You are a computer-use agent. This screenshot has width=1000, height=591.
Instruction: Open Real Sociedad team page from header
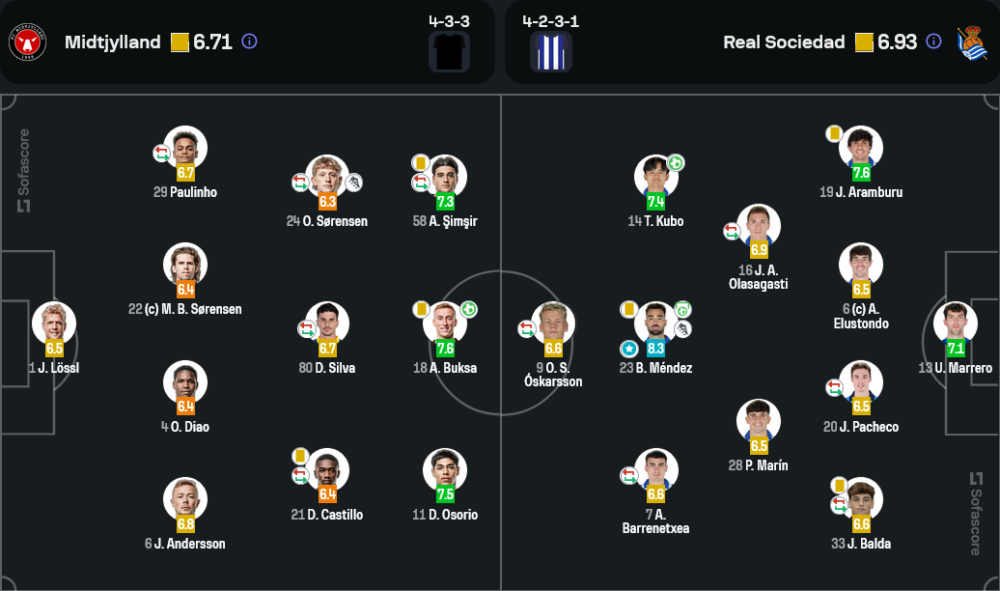coord(783,42)
